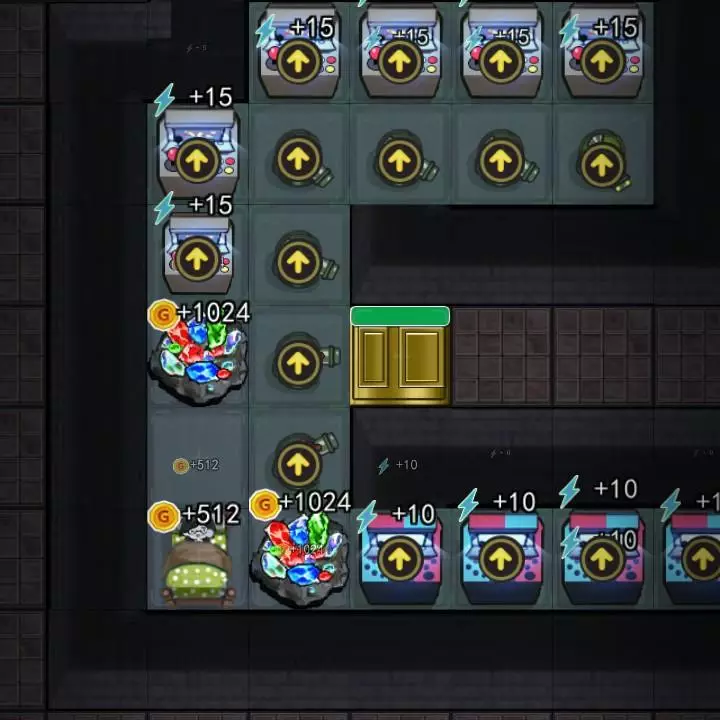Select the green polka-dot bed
The height and width of the screenshot is (720, 720).
tap(198, 568)
